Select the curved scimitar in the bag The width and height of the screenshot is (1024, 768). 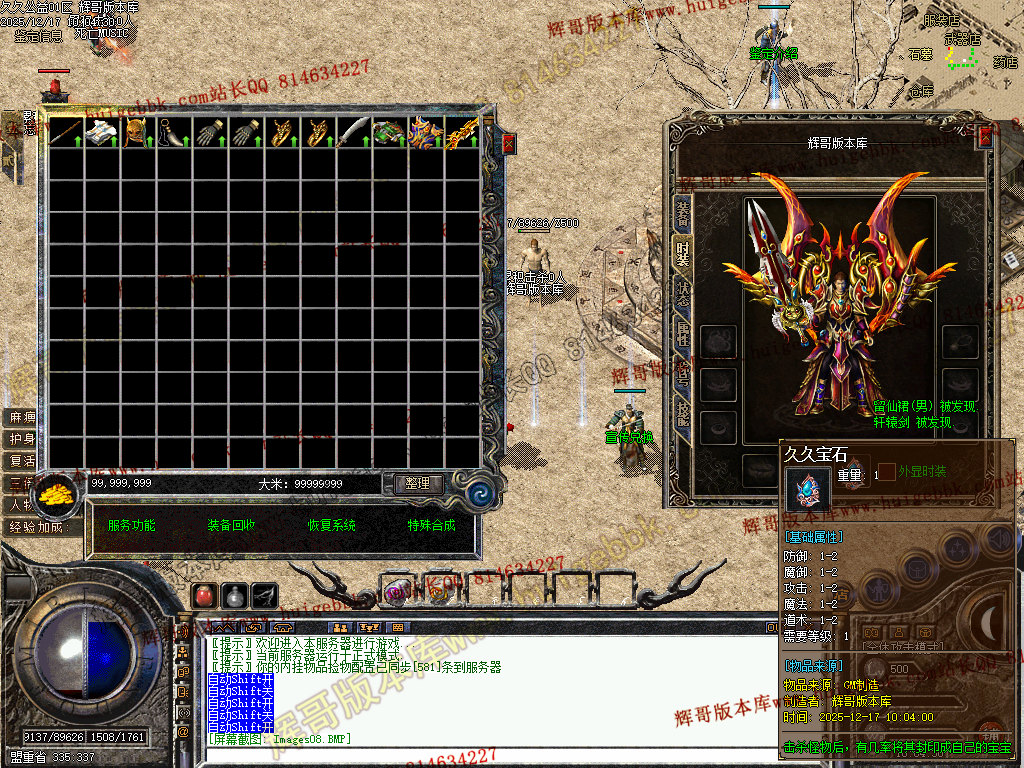[353, 132]
